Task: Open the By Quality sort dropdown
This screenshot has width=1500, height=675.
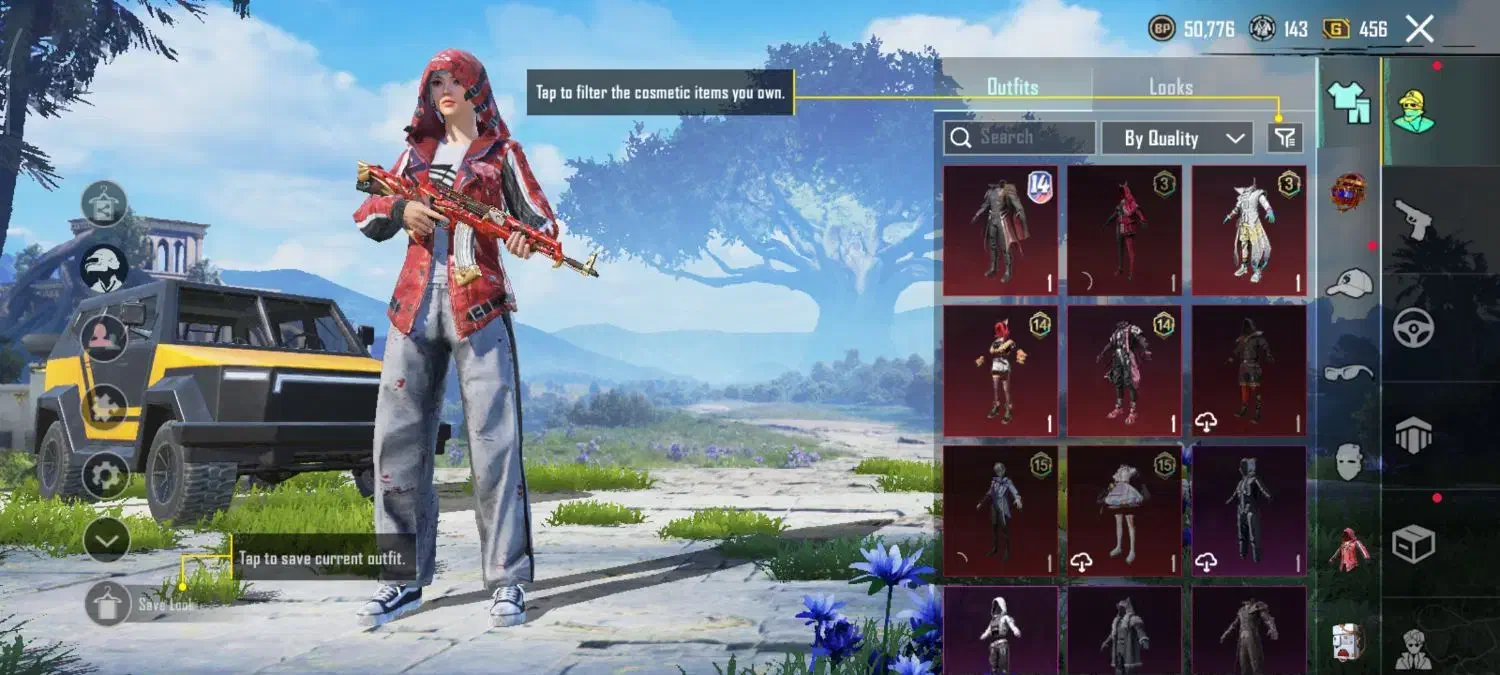Action: [x=1176, y=138]
